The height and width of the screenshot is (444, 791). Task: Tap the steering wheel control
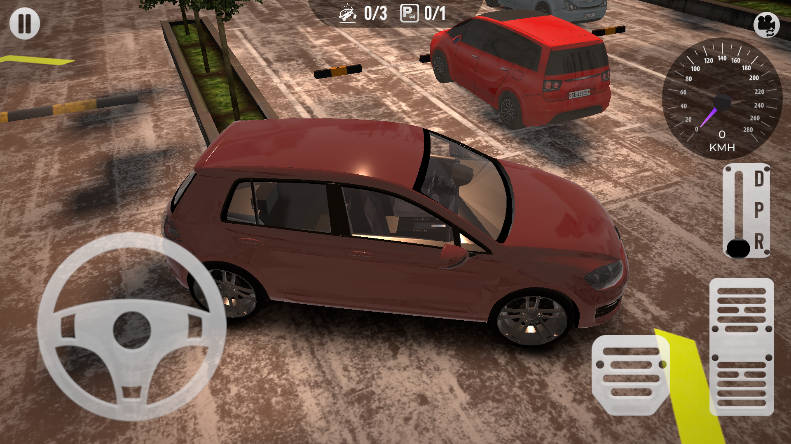(132, 326)
